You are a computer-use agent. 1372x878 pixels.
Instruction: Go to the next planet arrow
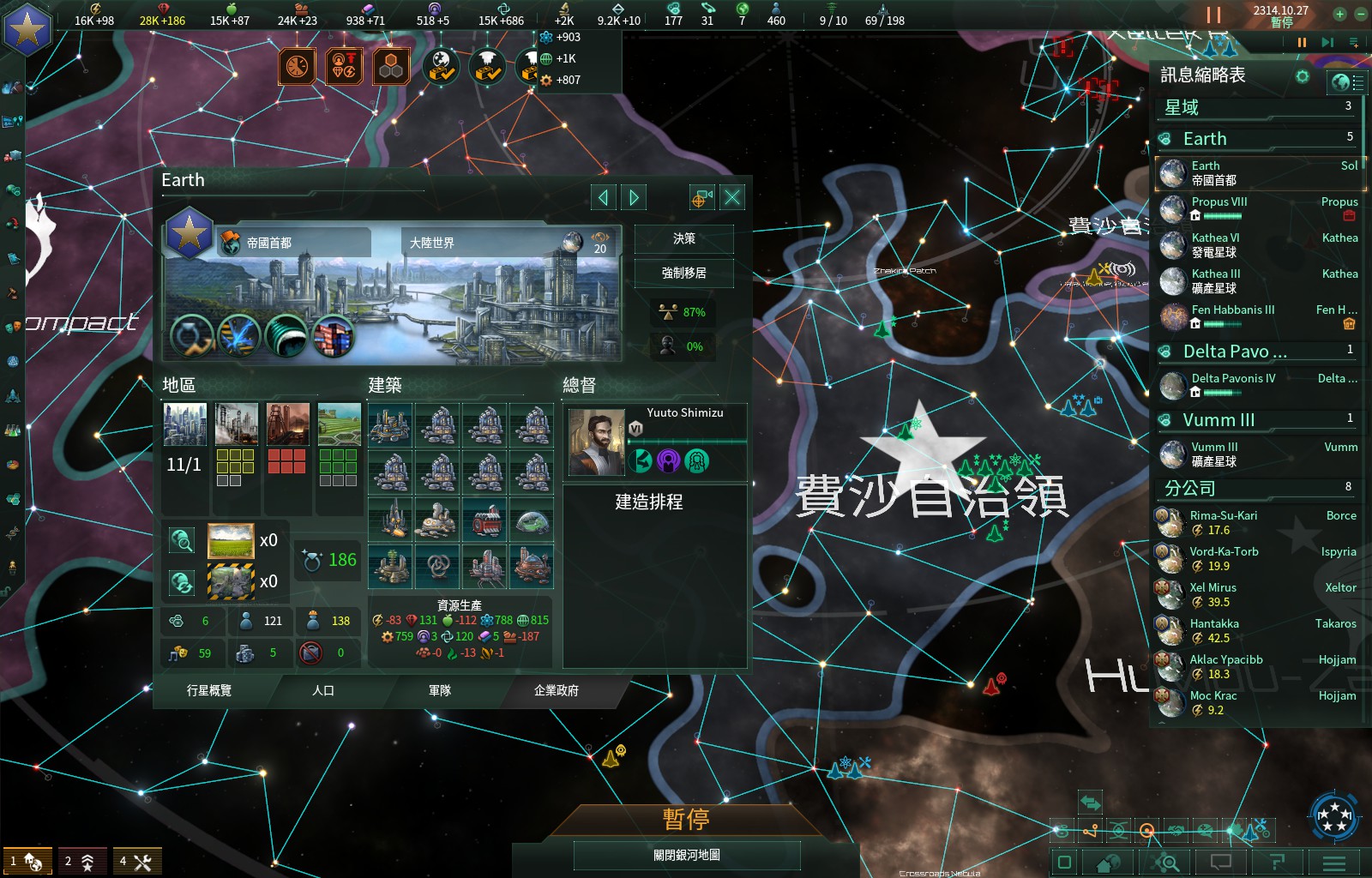point(635,198)
